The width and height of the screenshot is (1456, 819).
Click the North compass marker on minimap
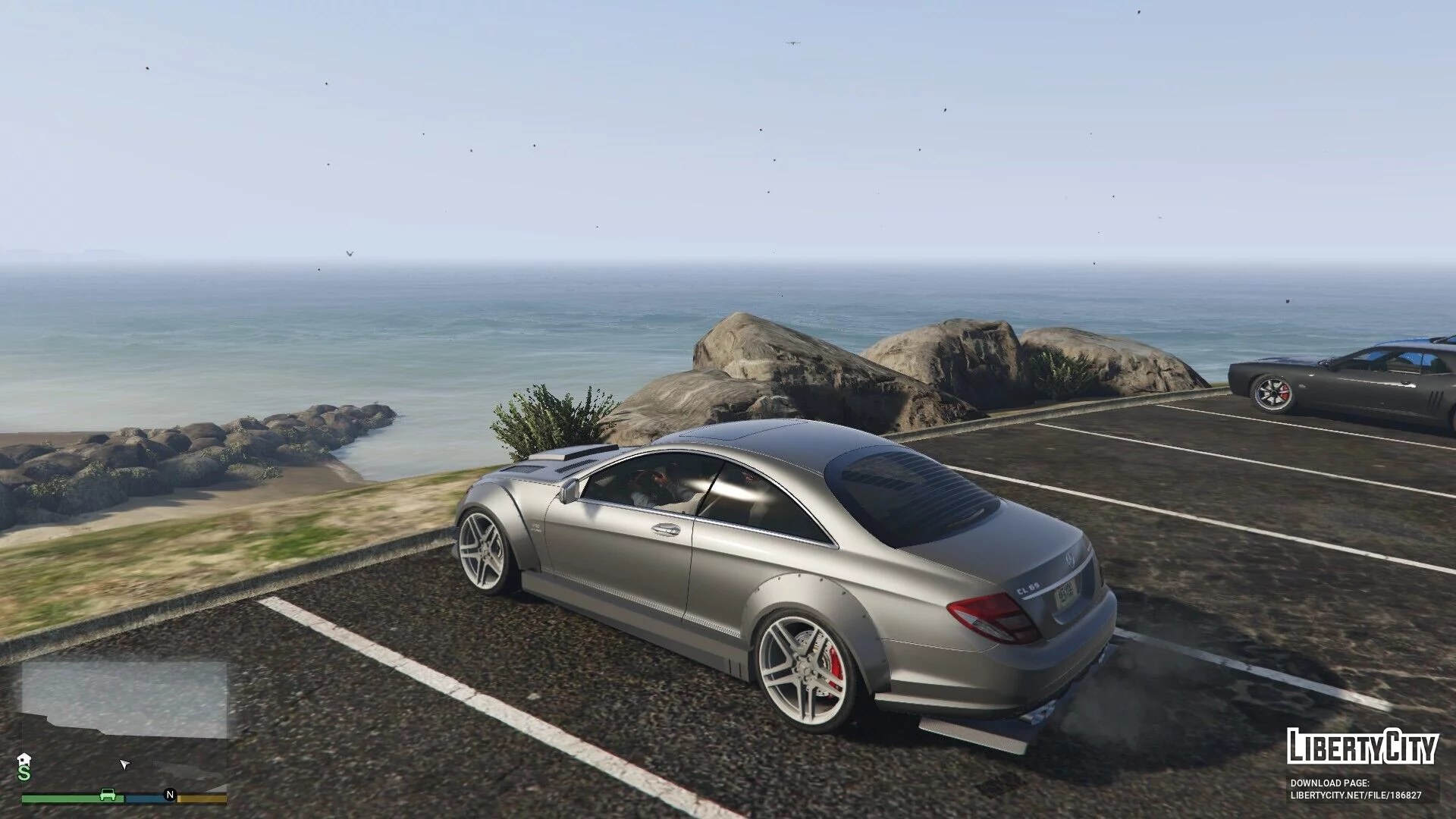170,795
